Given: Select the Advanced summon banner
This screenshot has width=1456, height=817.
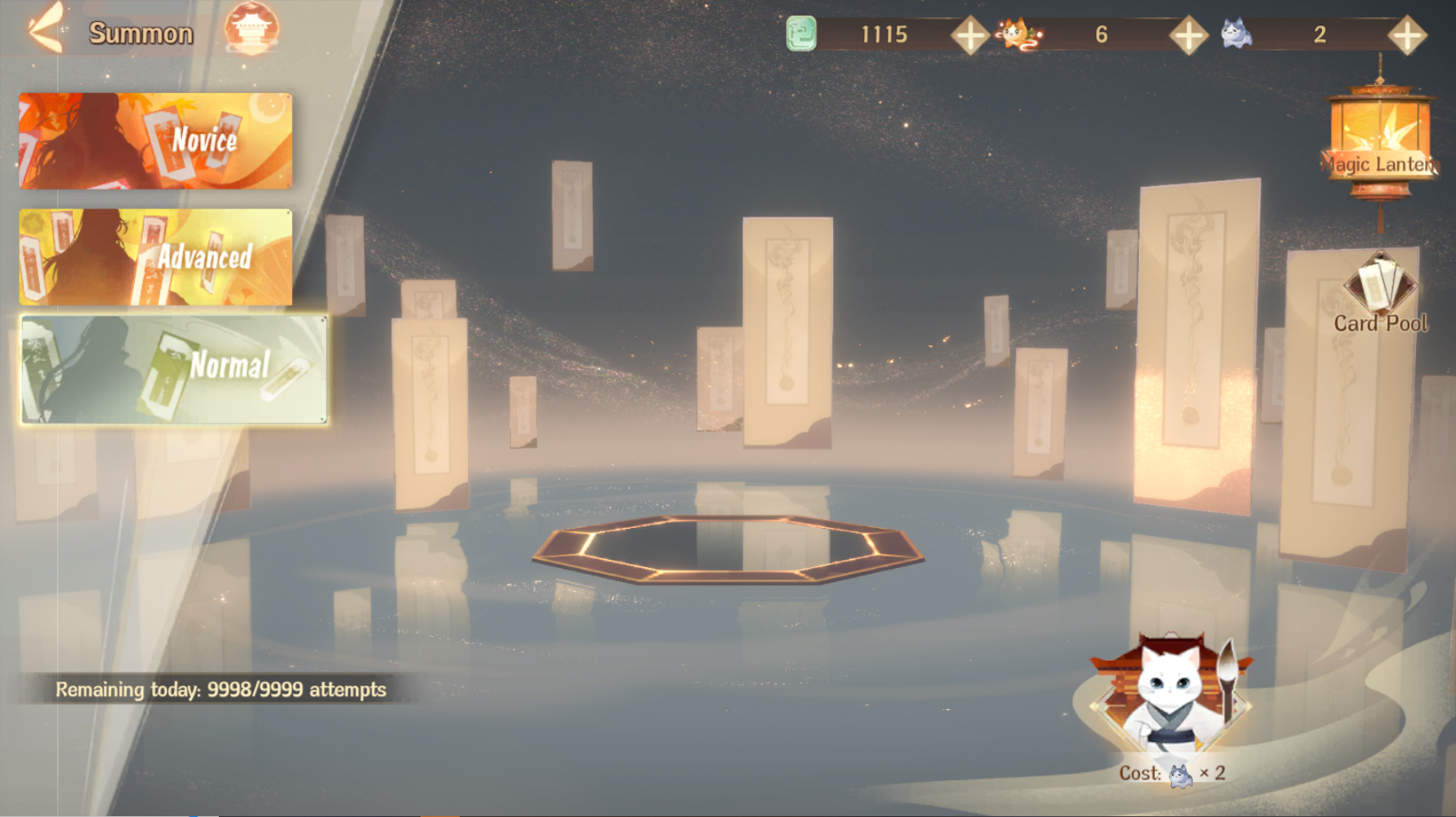Looking at the screenshot, I should [x=155, y=257].
